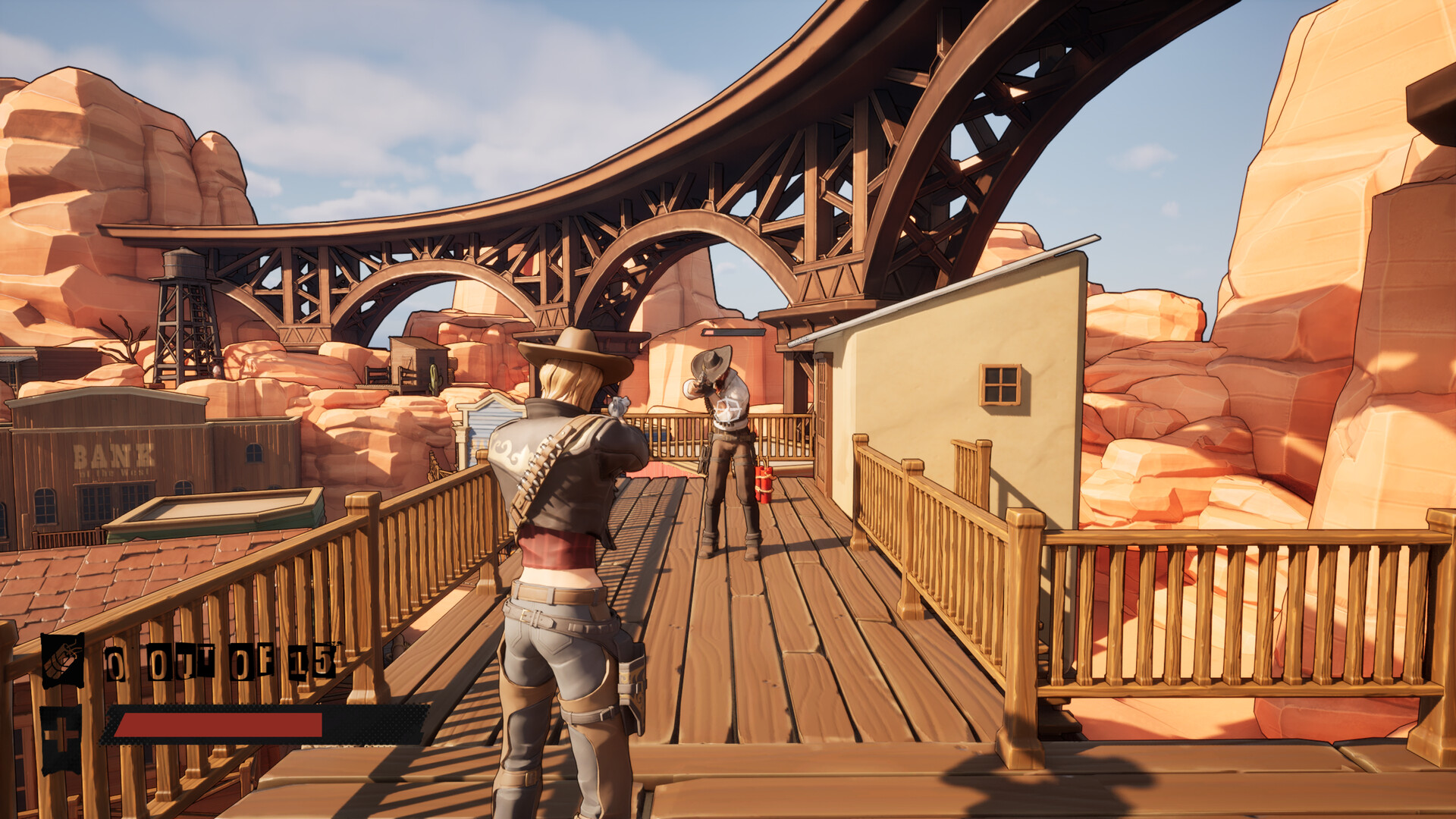Click the health cross icon in HUD
Viewport: 1456px width, 819px height.
[x=61, y=732]
